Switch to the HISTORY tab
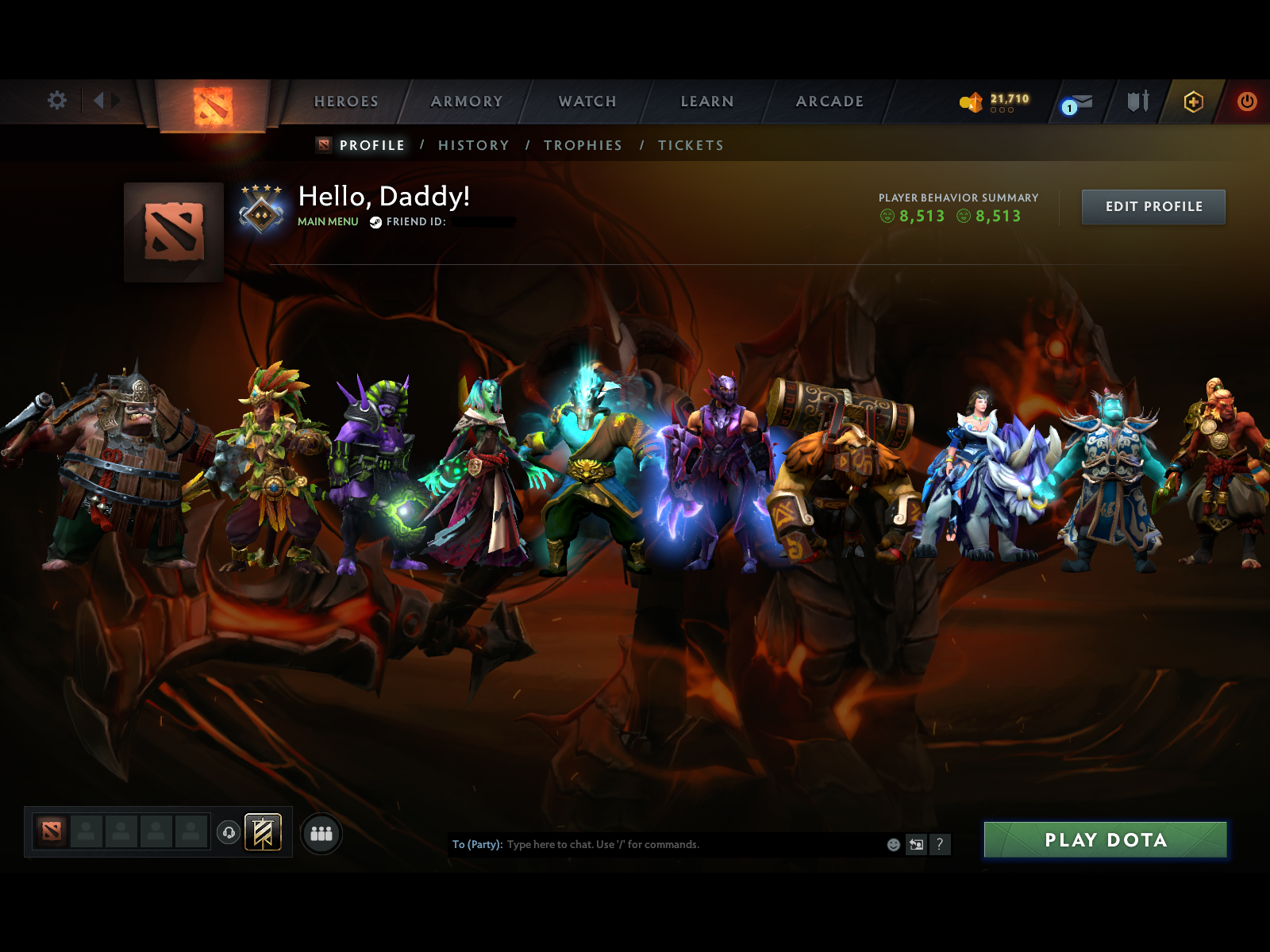This screenshot has height=952, width=1270. [473, 145]
